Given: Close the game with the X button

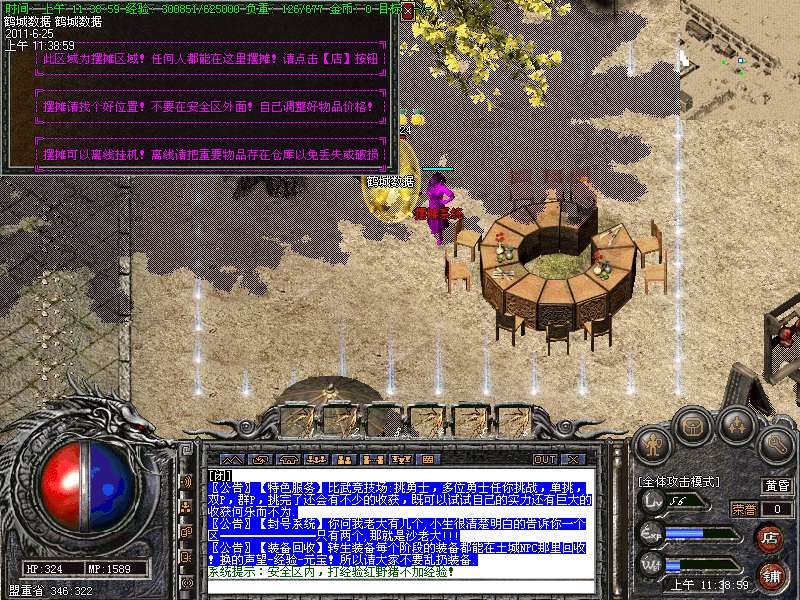Looking at the screenshot, I should (573, 459).
